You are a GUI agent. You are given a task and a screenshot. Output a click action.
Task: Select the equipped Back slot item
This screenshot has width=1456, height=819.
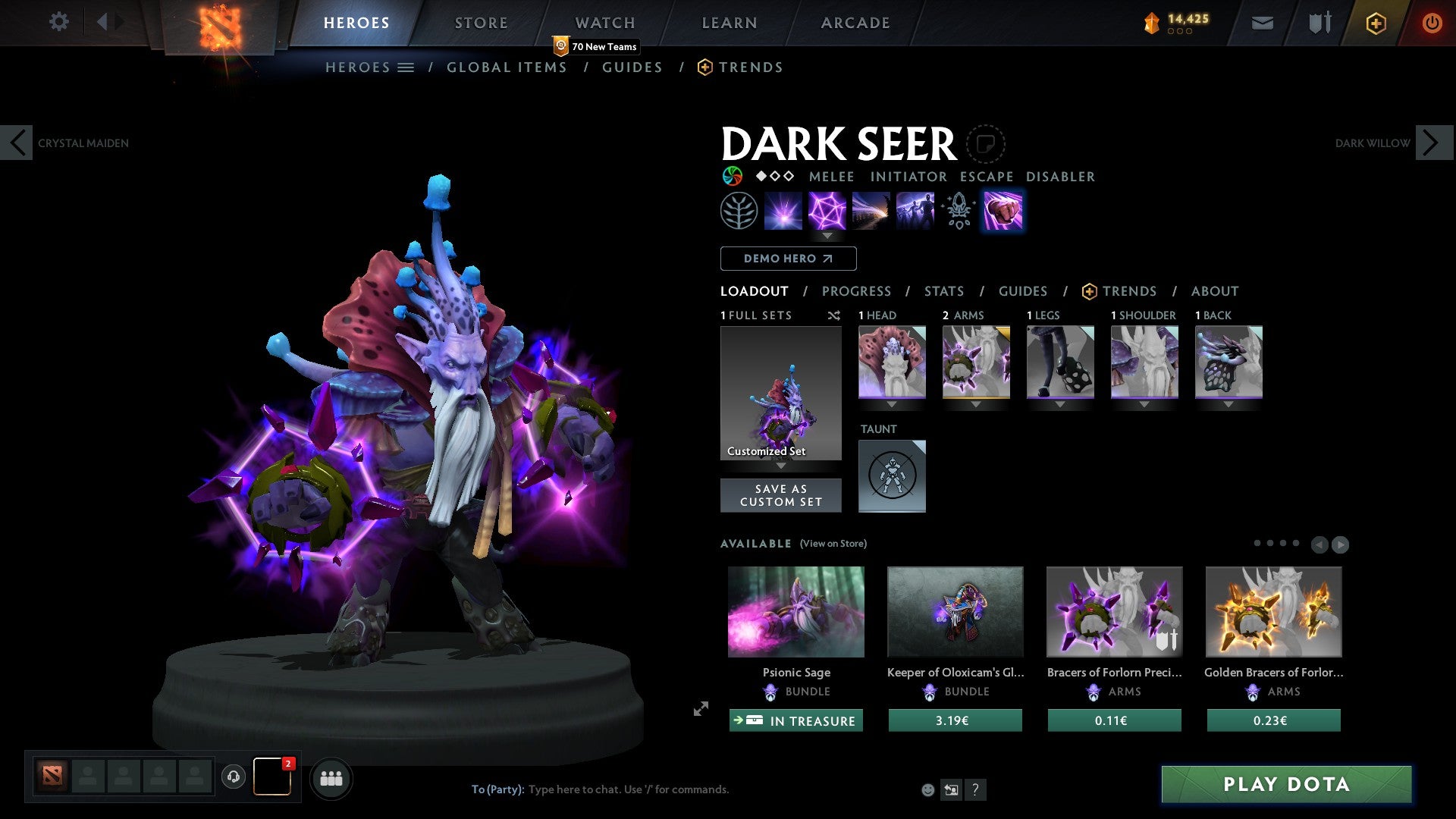[x=1228, y=362]
